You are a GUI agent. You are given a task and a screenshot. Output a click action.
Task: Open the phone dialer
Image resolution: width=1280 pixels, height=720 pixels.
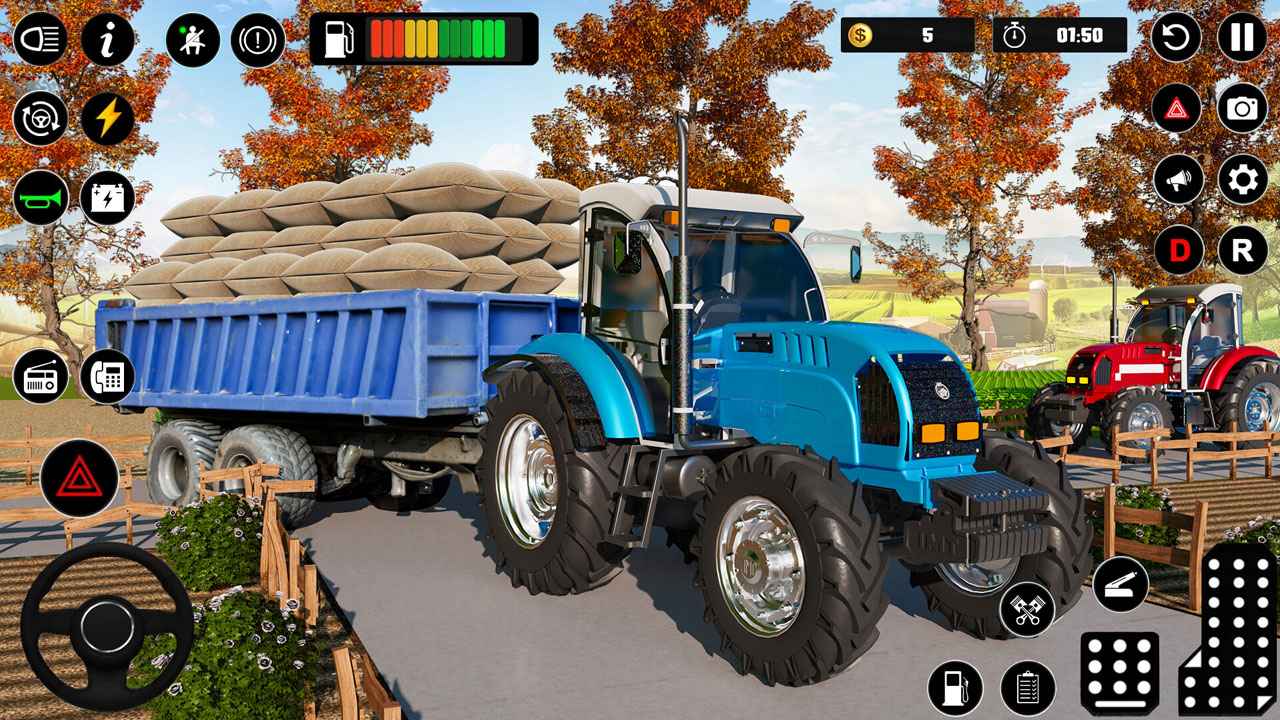[111, 379]
